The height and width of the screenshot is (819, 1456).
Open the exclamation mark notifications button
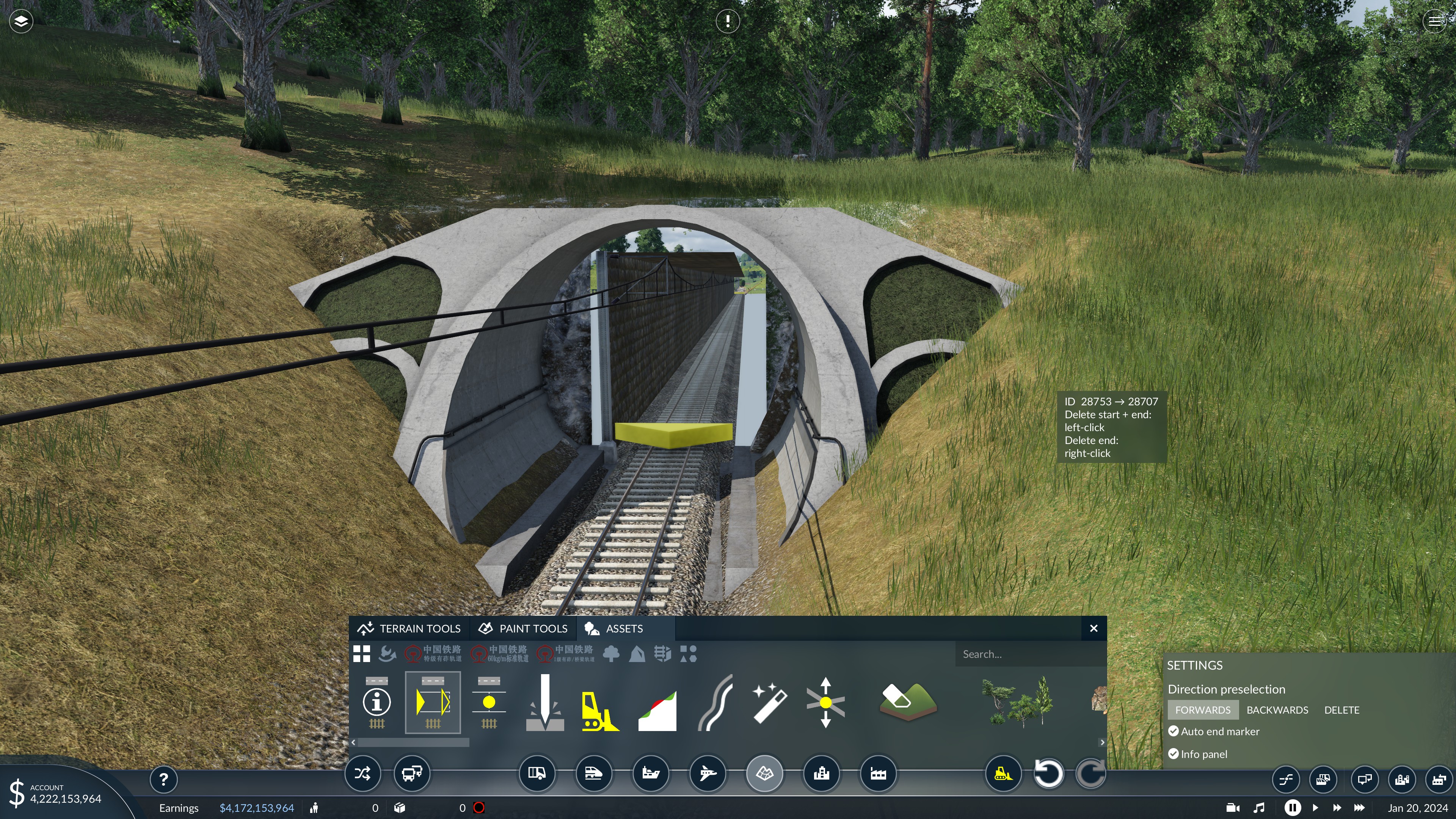coord(728,22)
